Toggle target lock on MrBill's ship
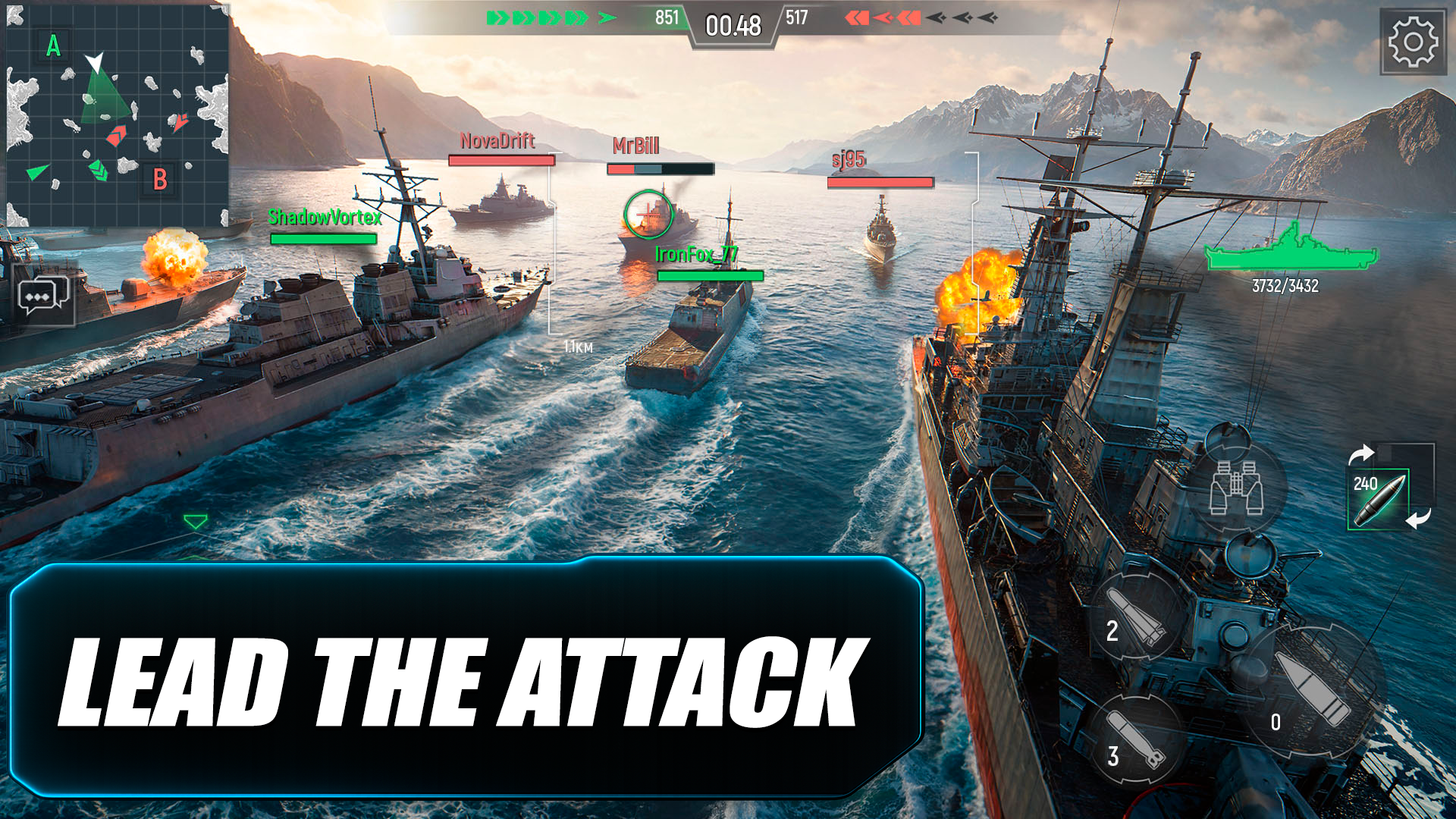The image size is (1456, 819). (x=648, y=215)
